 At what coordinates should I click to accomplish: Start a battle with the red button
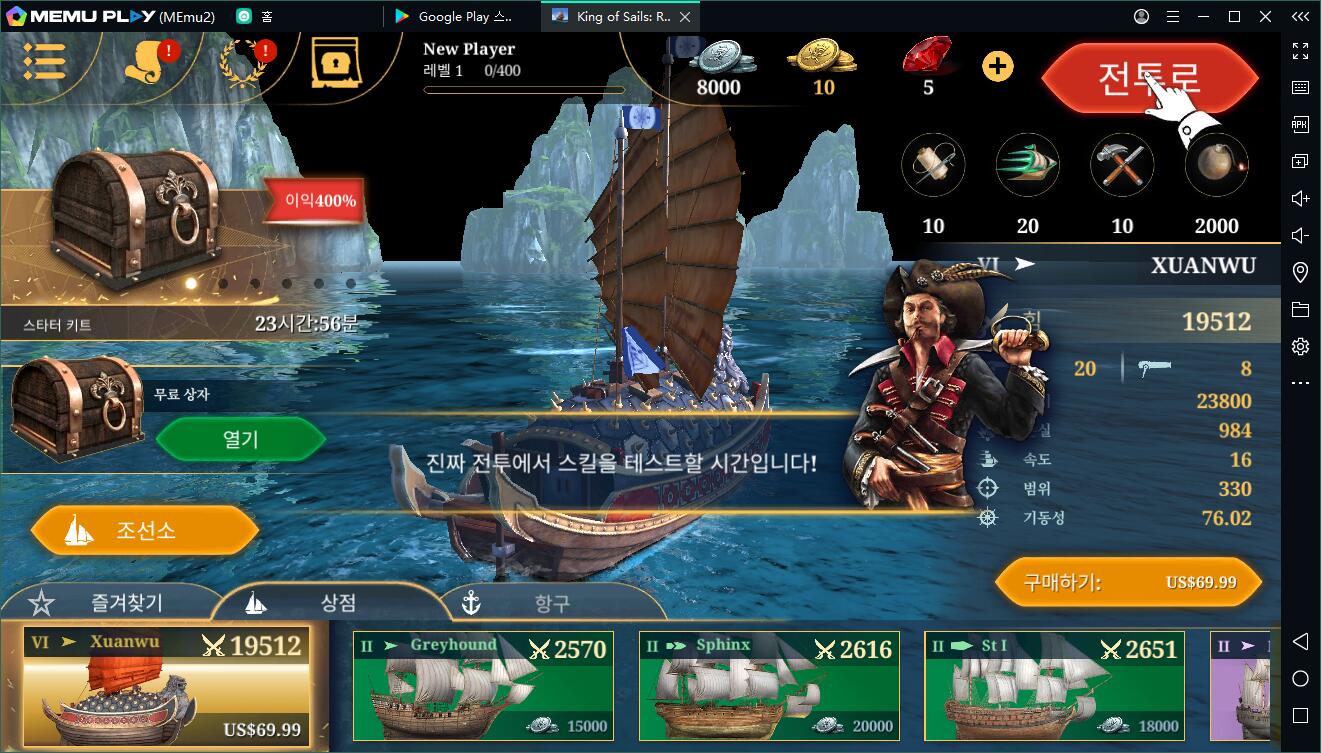1148,78
